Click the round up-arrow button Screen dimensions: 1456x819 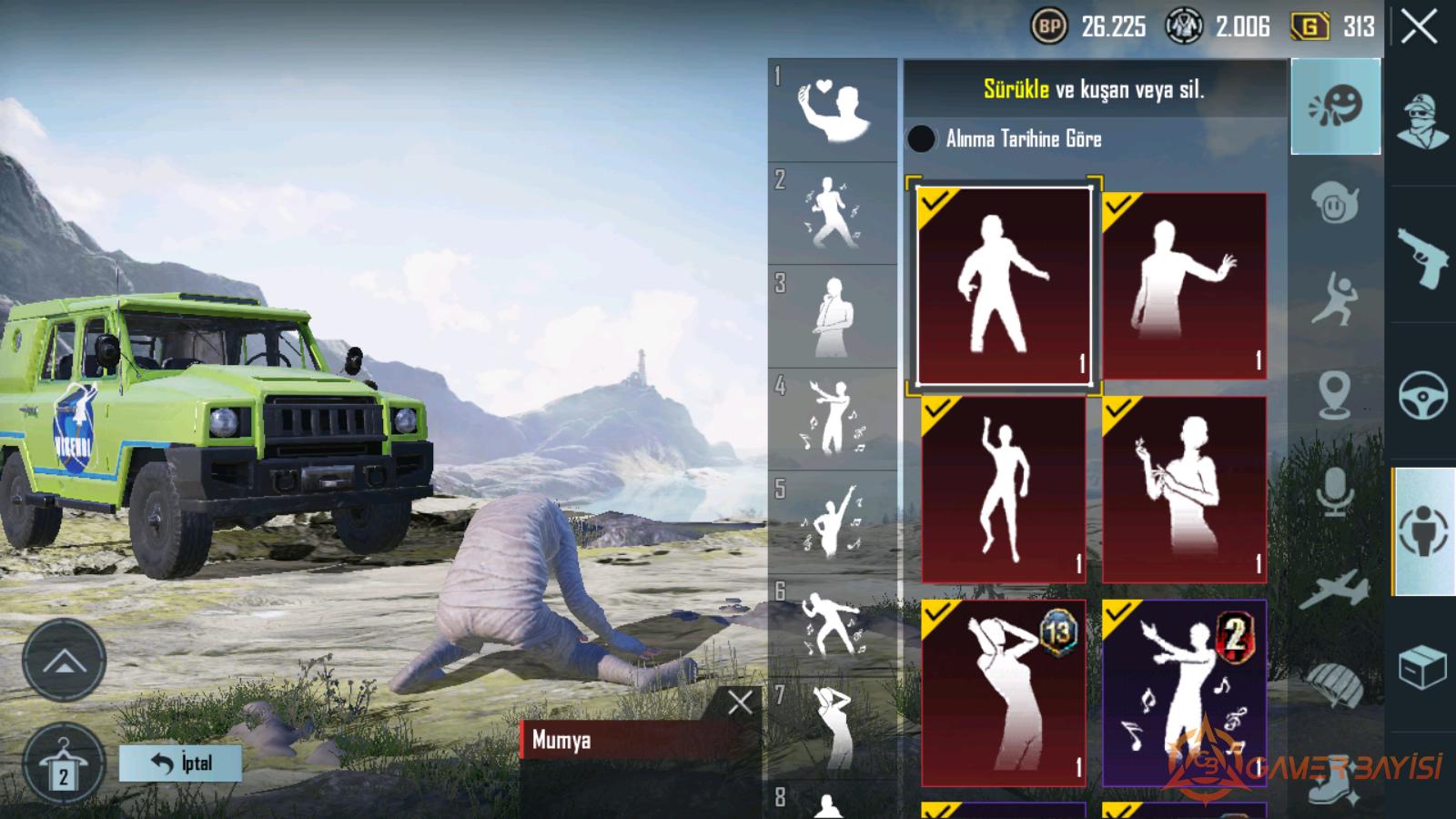click(x=64, y=661)
